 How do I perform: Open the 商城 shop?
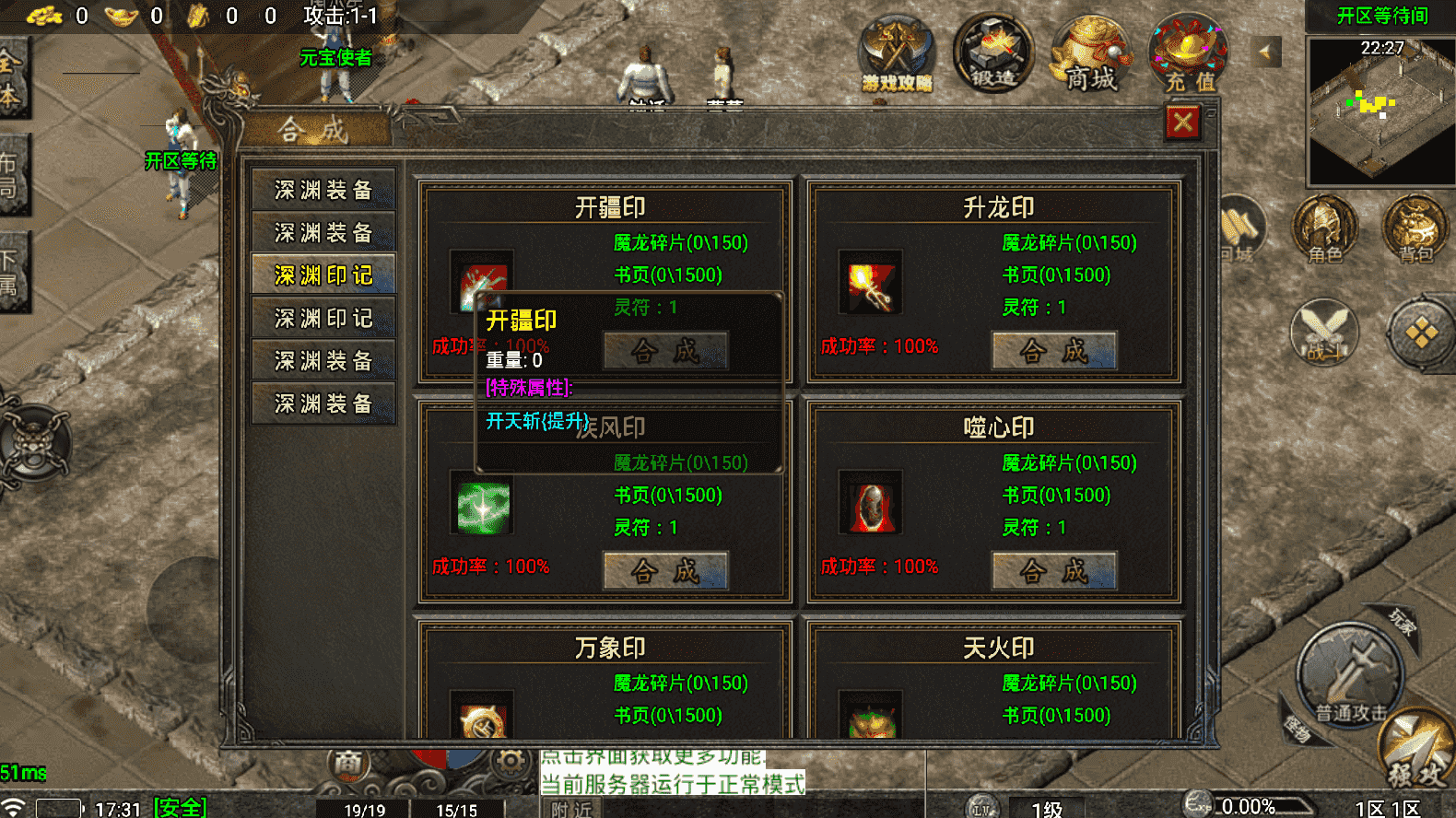(x=1091, y=55)
